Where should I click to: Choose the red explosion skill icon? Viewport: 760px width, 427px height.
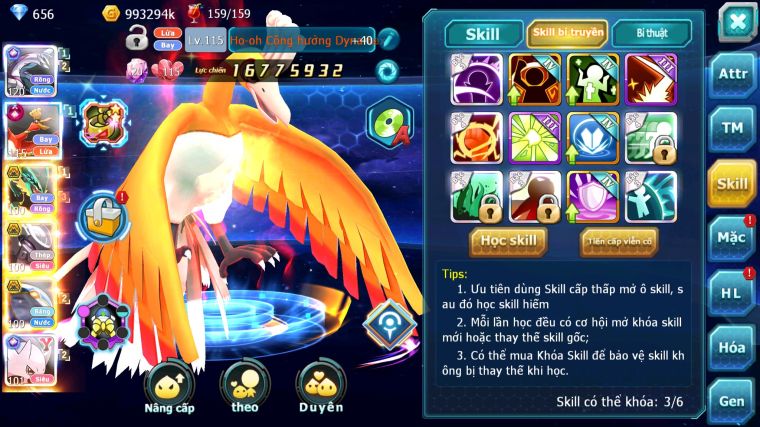tap(651, 79)
